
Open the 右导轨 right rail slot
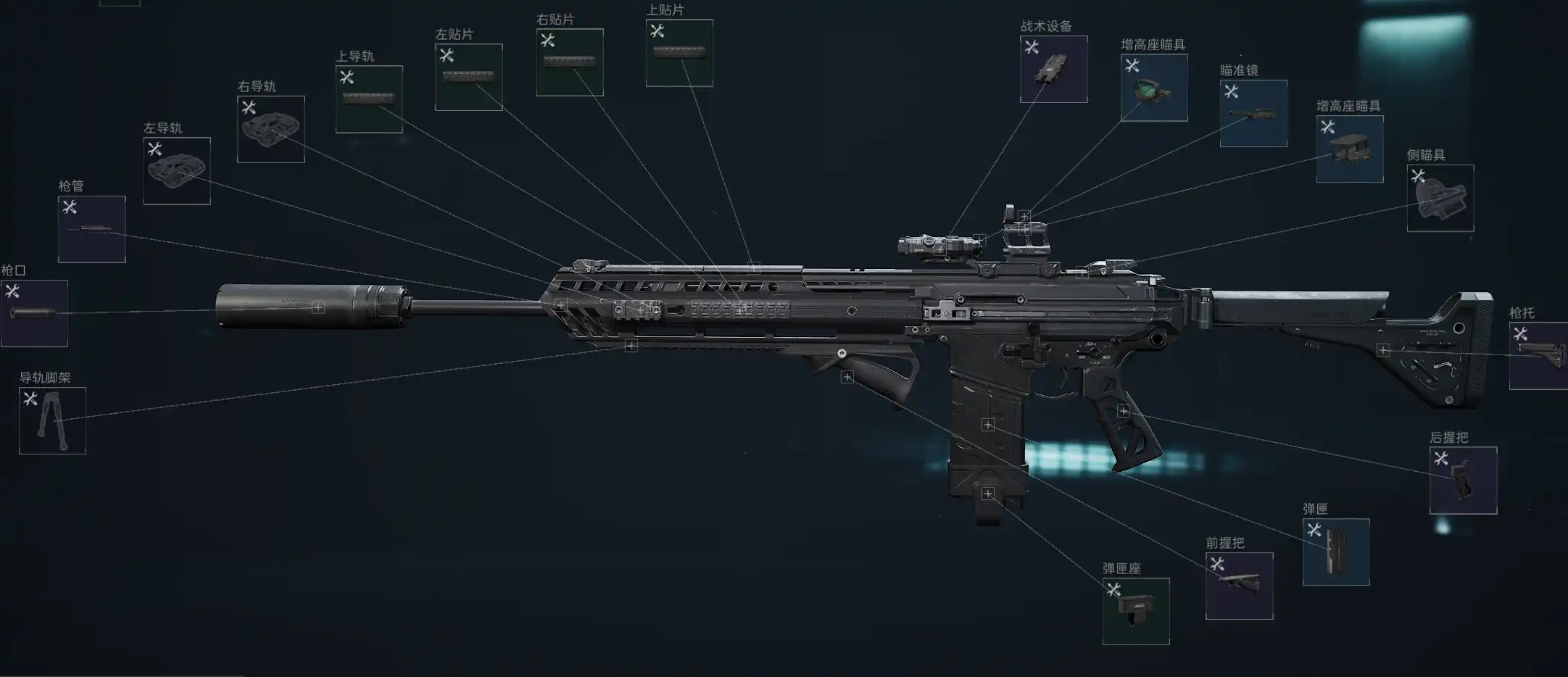pos(271,129)
